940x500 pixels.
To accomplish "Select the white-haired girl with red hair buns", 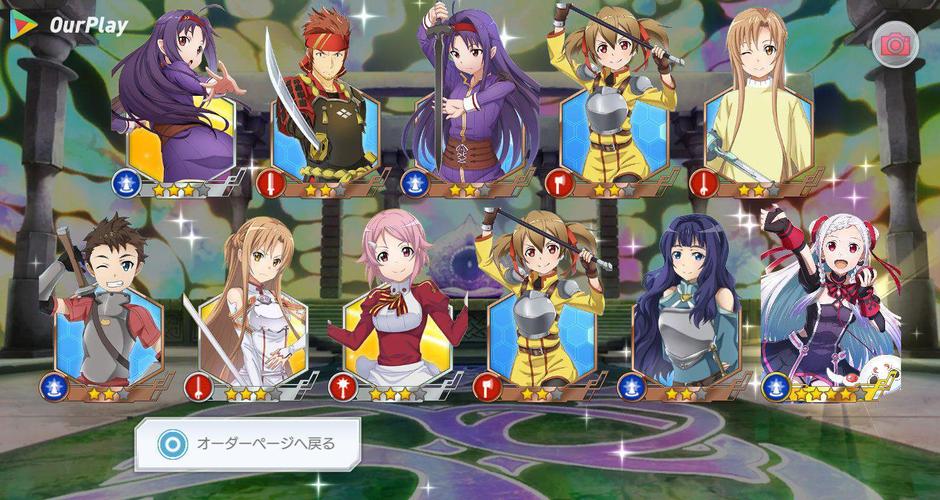I will [828, 305].
